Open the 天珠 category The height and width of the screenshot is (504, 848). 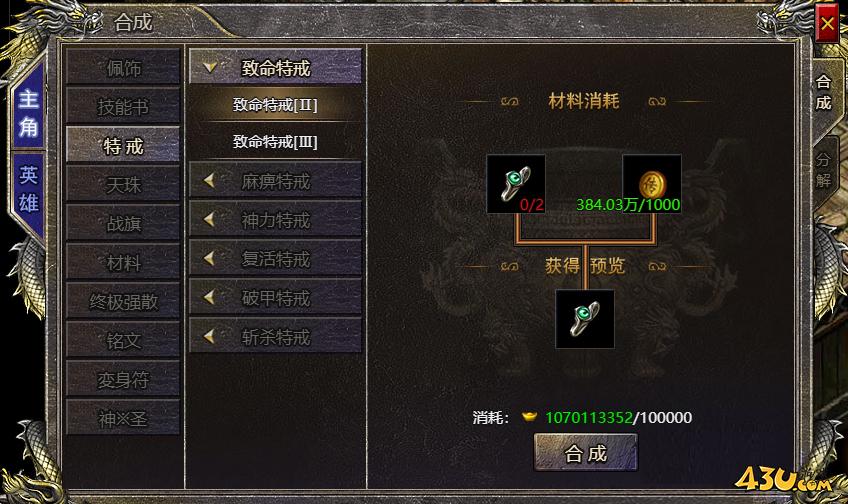pos(123,185)
